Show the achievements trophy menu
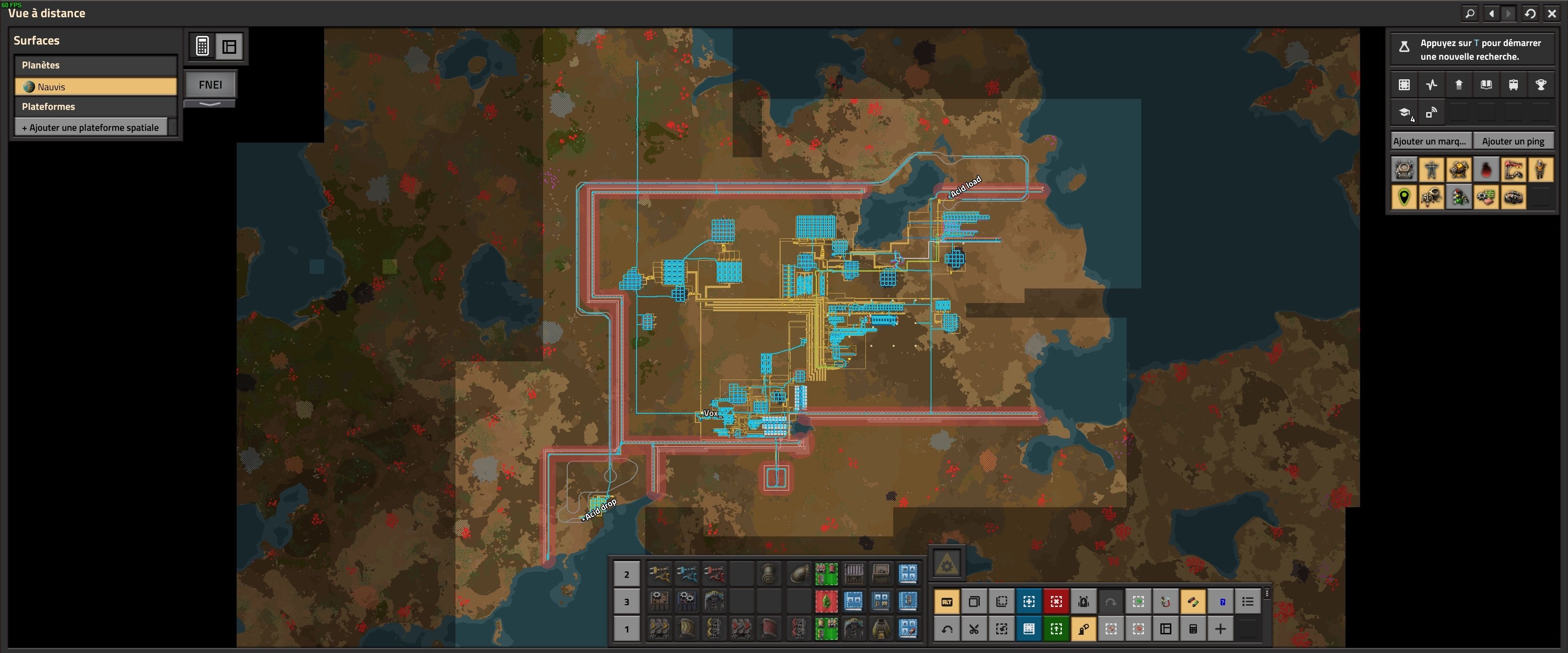 click(1541, 85)
